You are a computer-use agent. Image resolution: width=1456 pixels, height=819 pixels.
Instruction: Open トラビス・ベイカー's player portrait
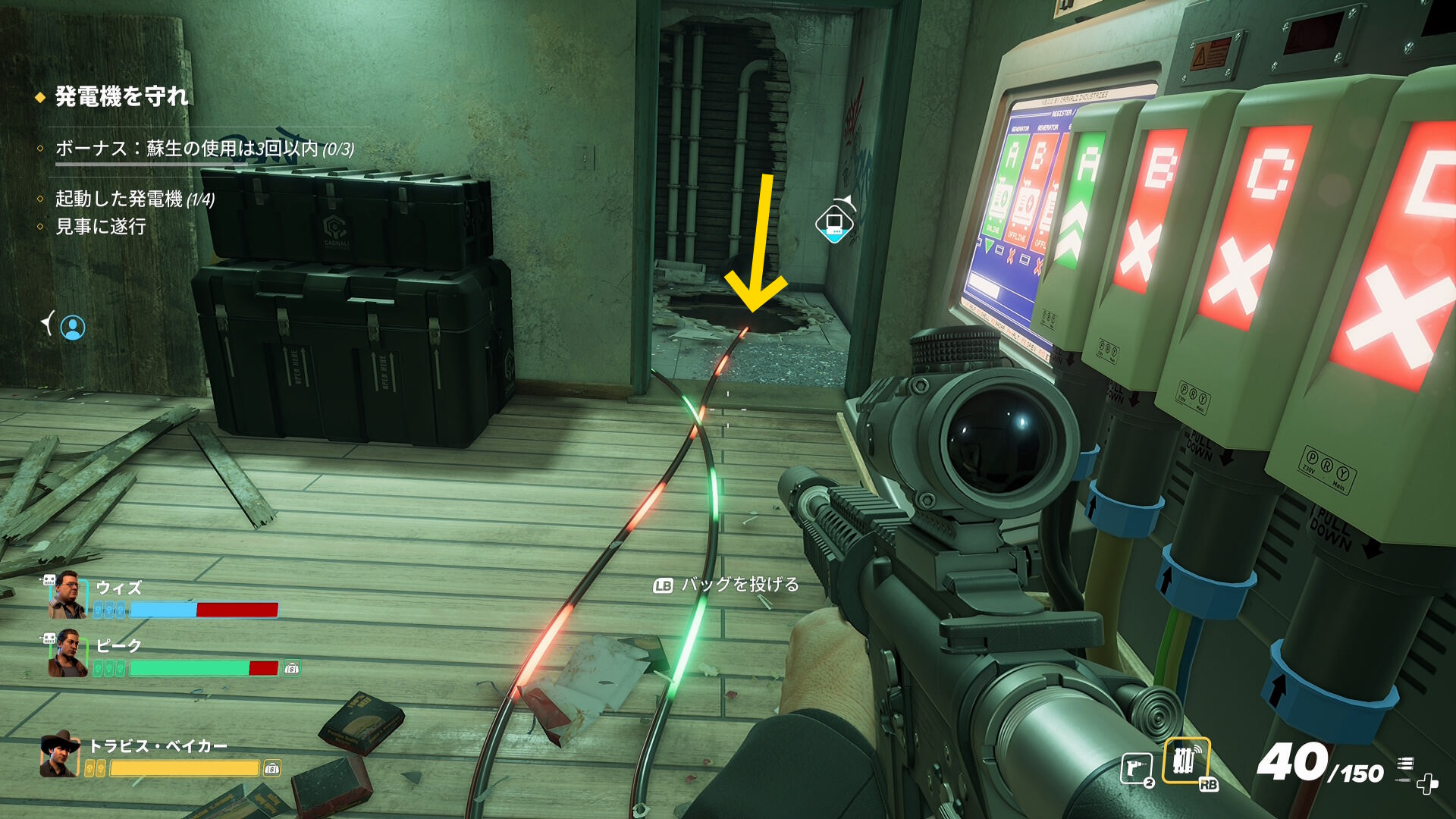click(61, 755)
